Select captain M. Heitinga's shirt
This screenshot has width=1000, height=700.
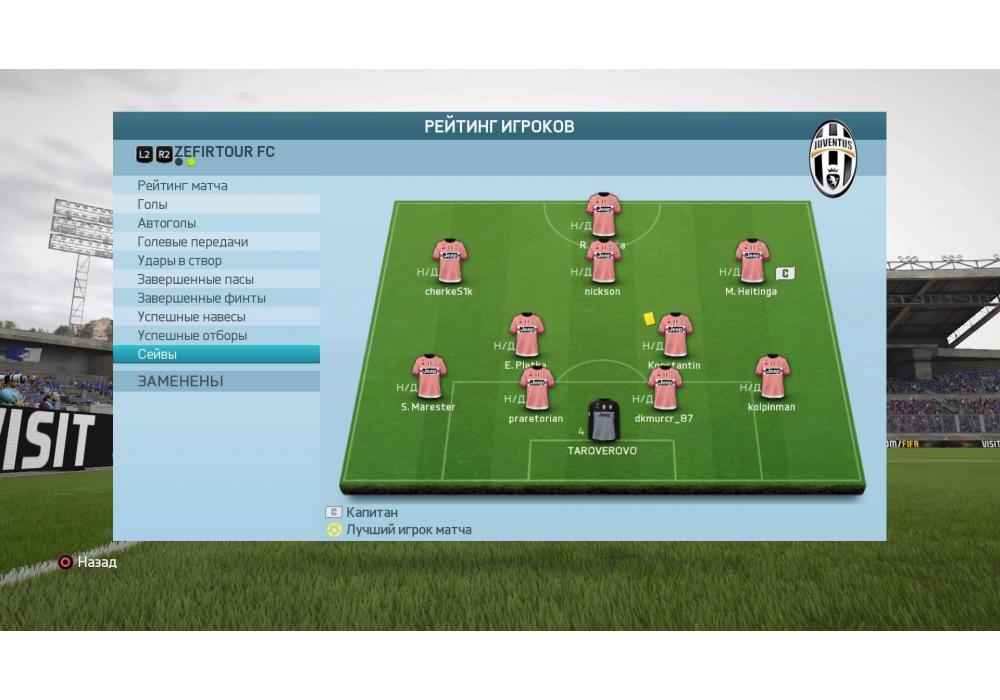751,261
